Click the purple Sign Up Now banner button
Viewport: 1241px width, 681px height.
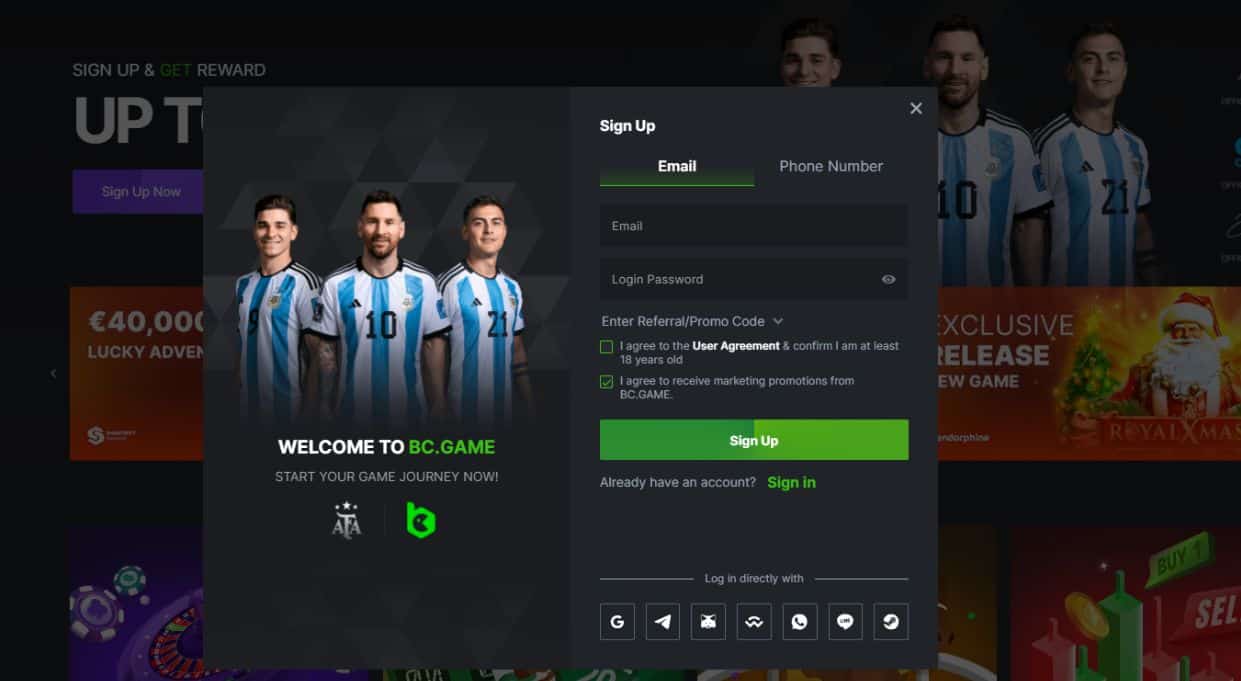coord(140,191)
